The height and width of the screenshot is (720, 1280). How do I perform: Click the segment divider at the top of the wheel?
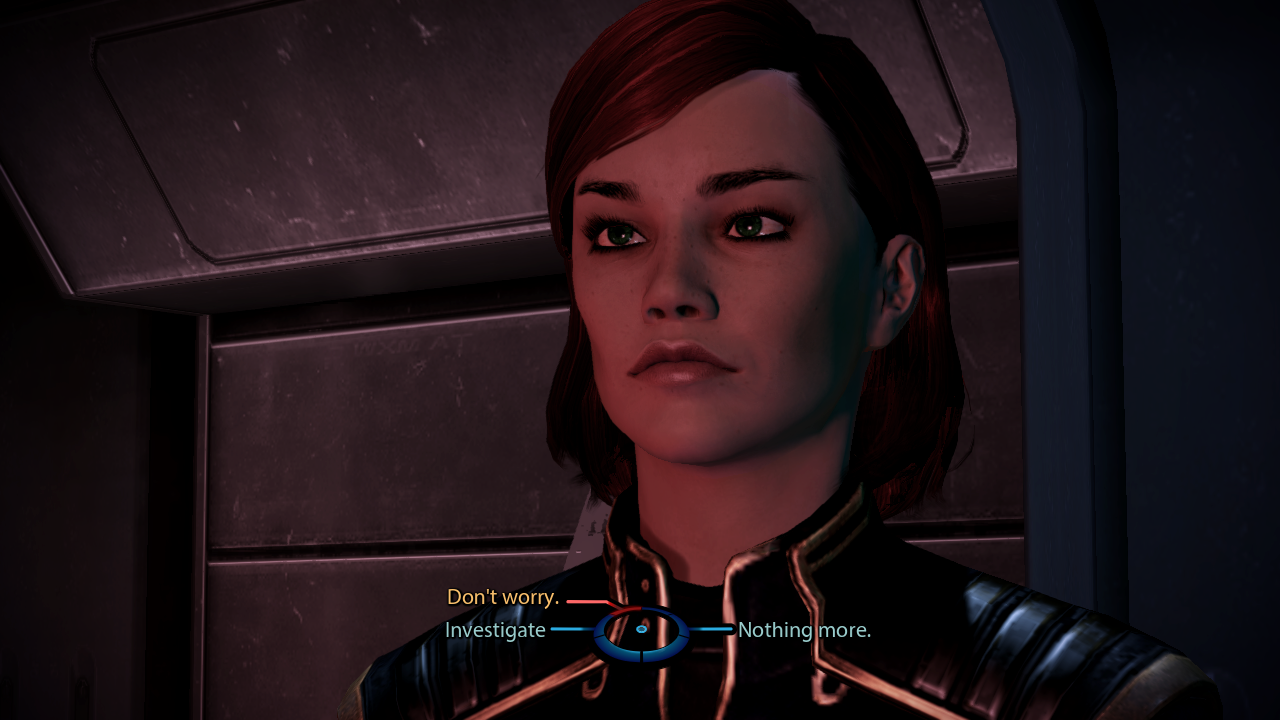641,609
